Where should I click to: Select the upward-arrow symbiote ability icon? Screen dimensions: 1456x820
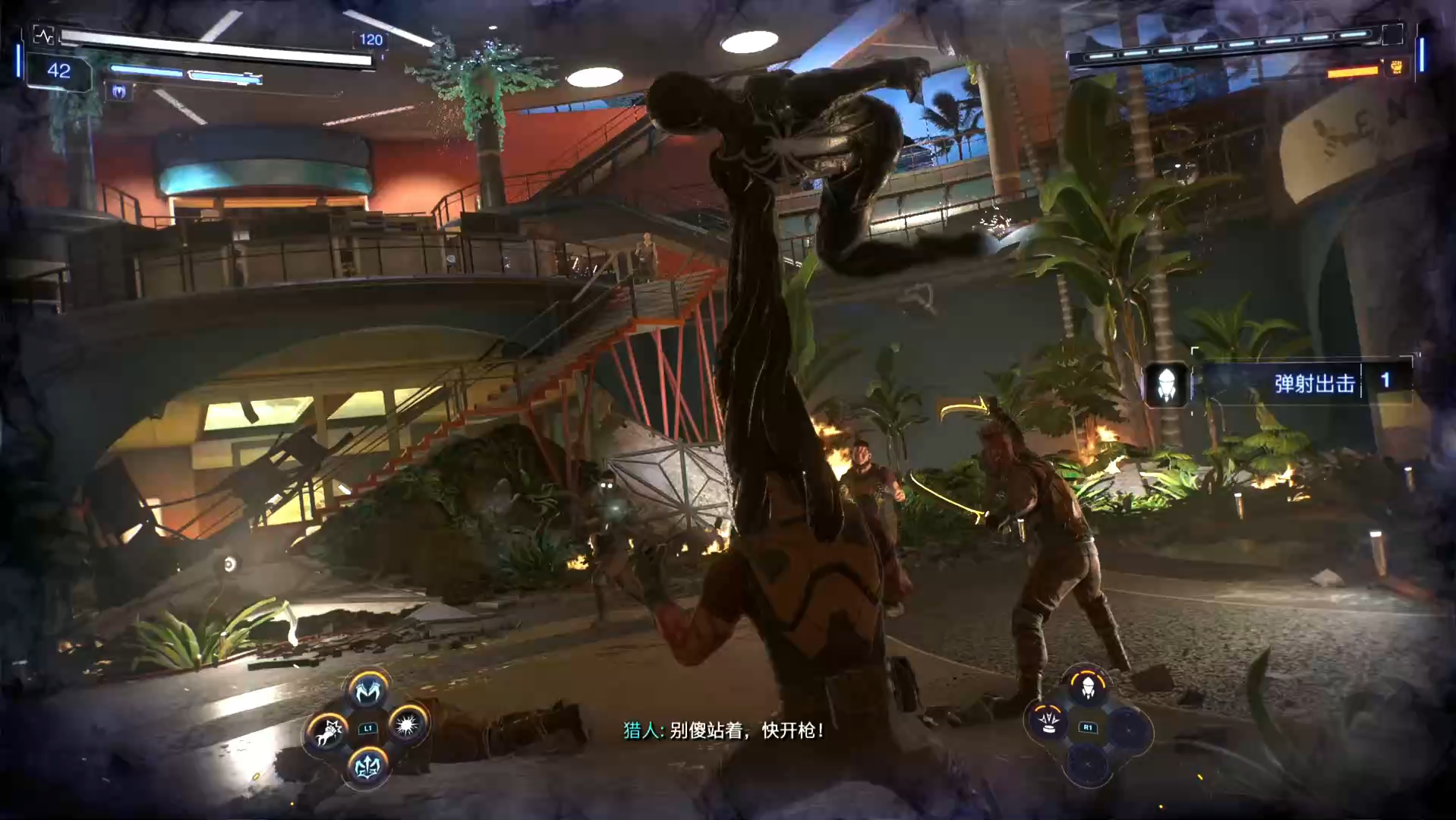(368, 767)
